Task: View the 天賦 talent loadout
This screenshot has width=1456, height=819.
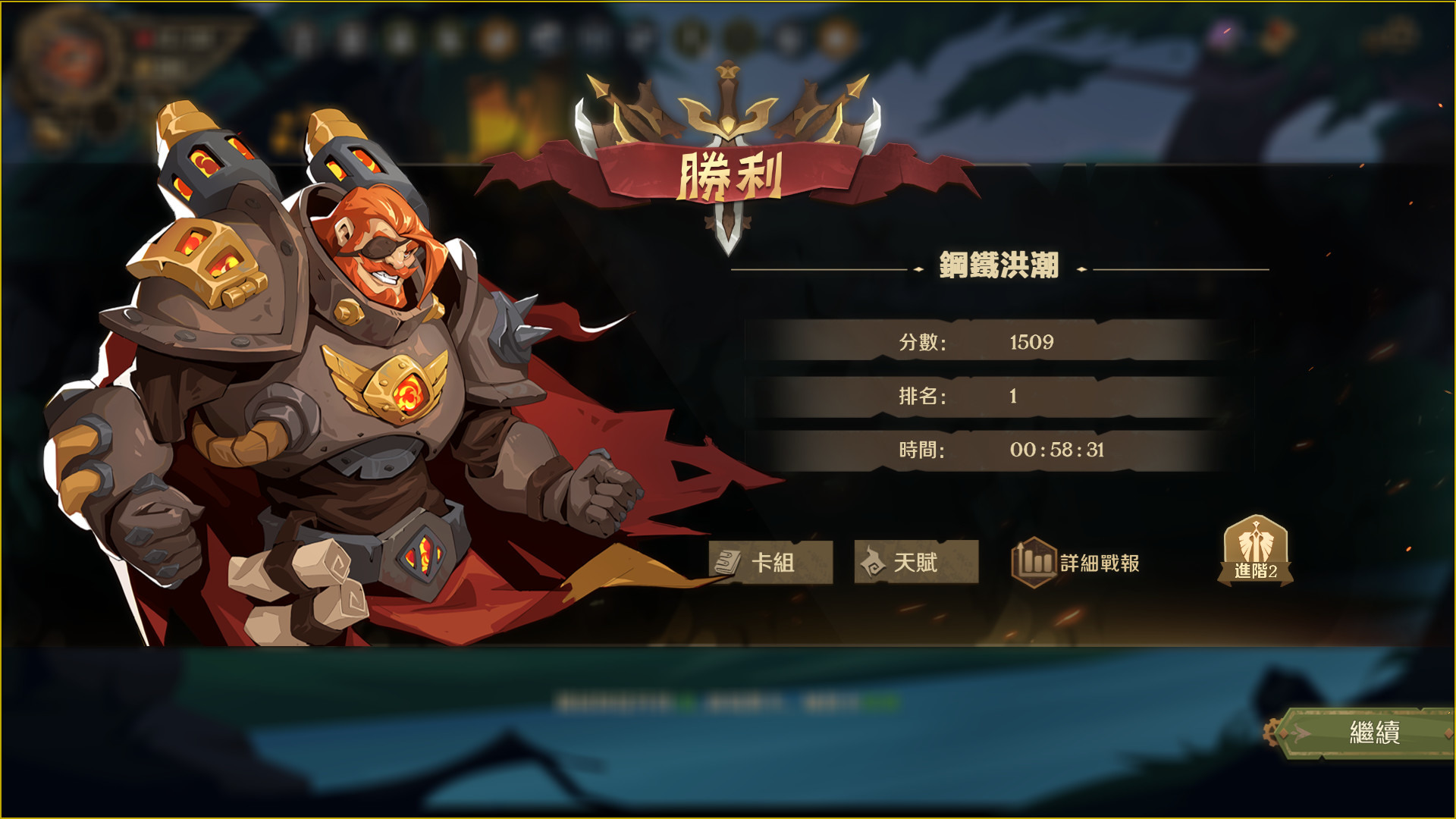Action: (915, 562)
